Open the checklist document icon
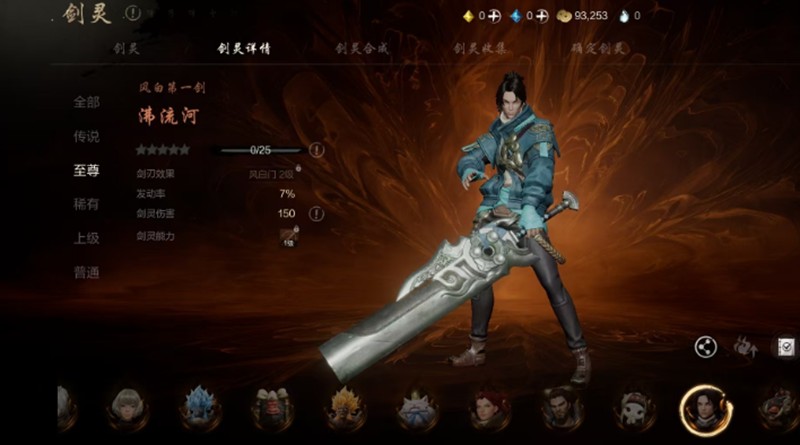This screenshot has width=800, height=445. (787, 347)
